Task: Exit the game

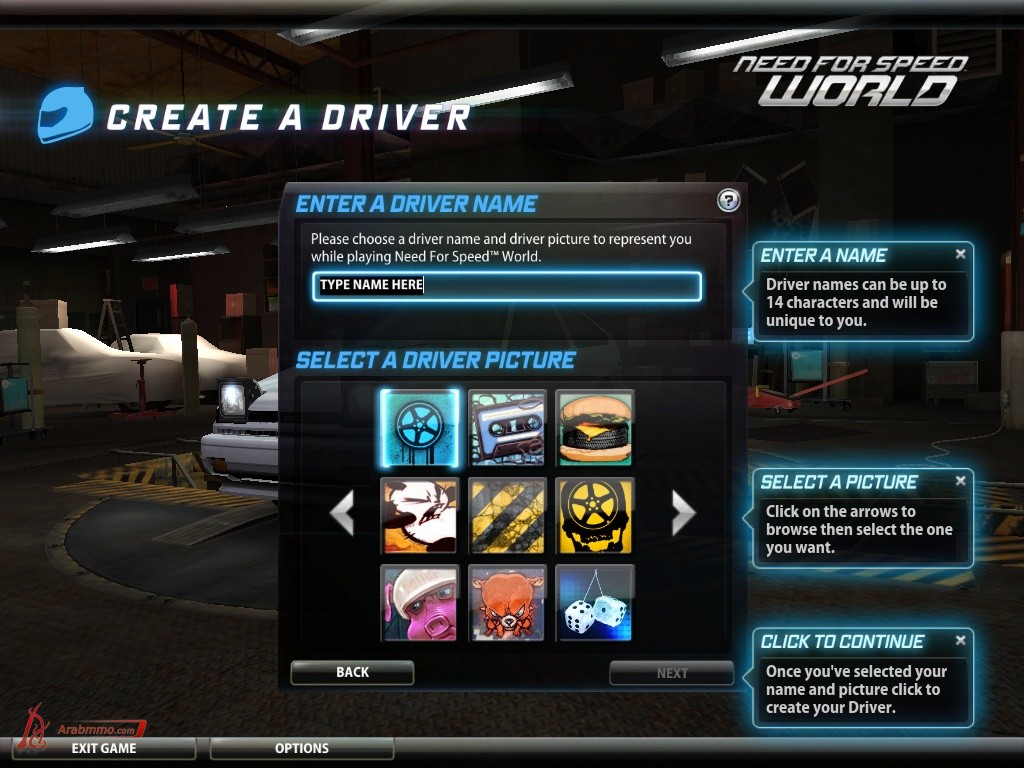Action: click(x=104, y=748)
